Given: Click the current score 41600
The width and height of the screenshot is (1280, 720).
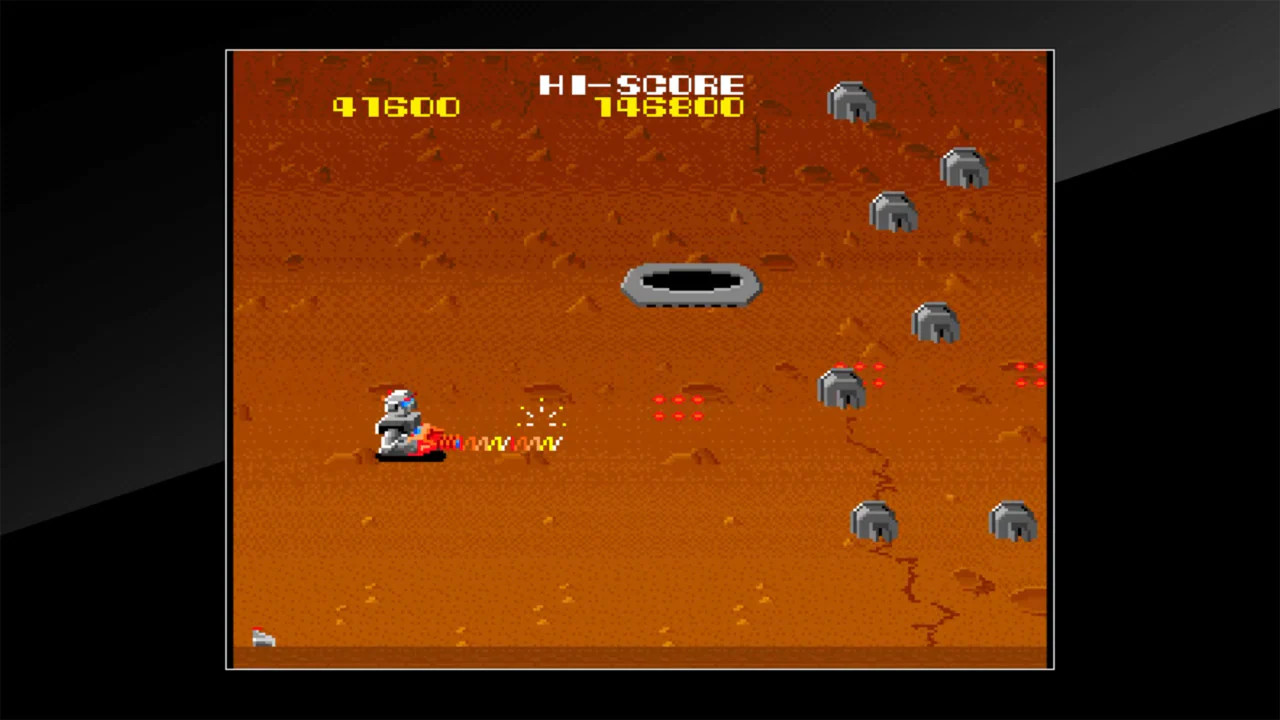Looking at the screenshot, I should click(x=396, y=107).
